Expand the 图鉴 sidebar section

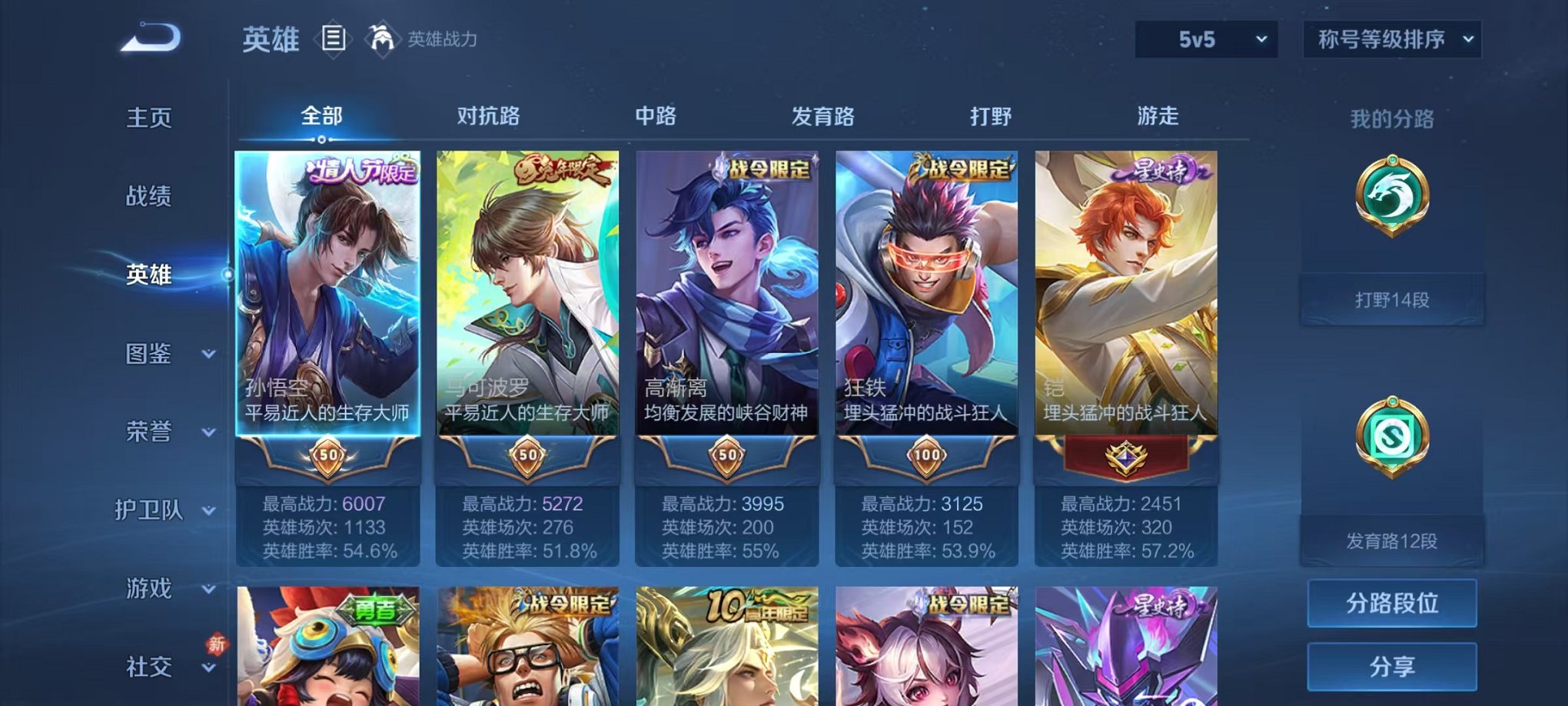(x=151, y=355)
